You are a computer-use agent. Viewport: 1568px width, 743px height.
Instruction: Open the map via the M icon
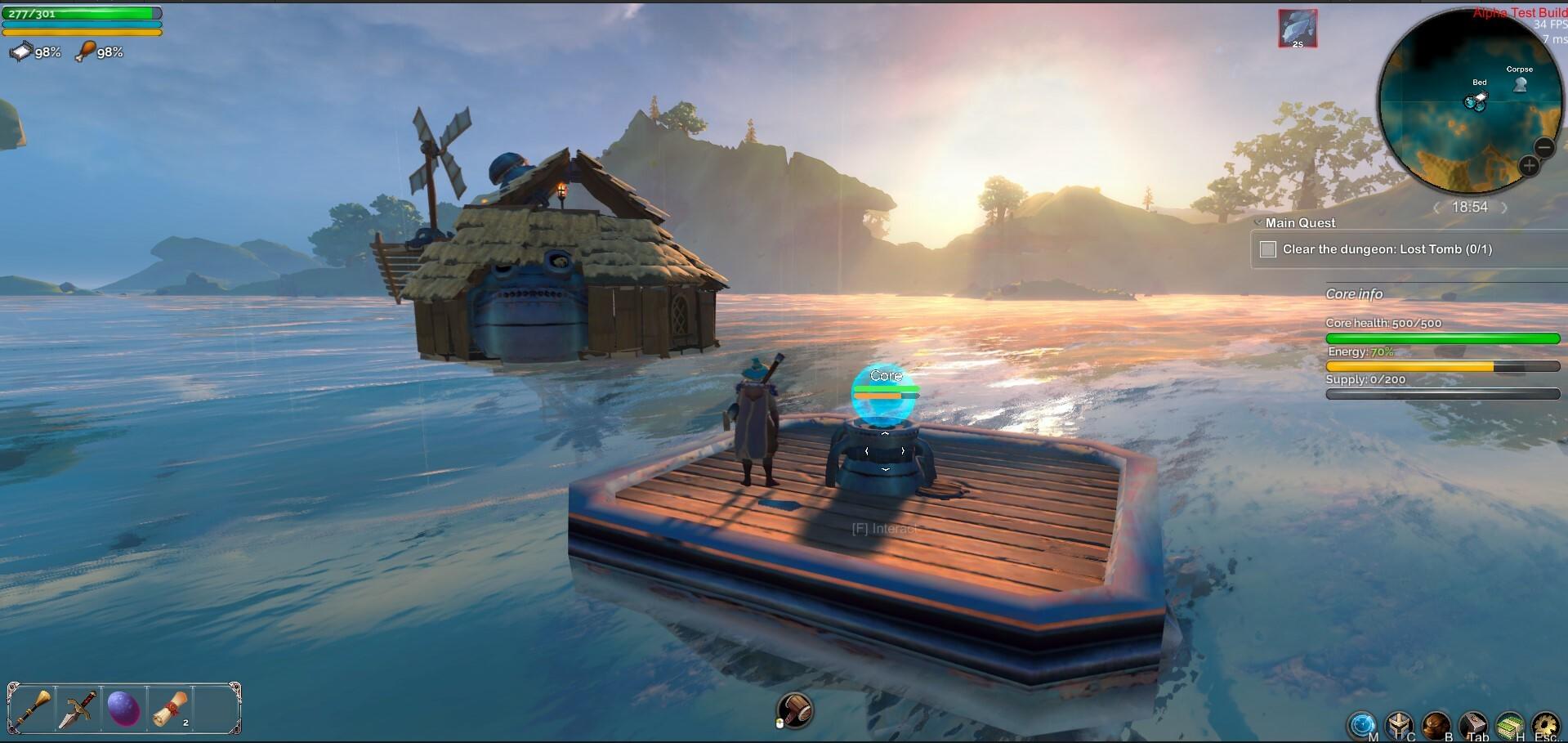tap(1362, 725)
